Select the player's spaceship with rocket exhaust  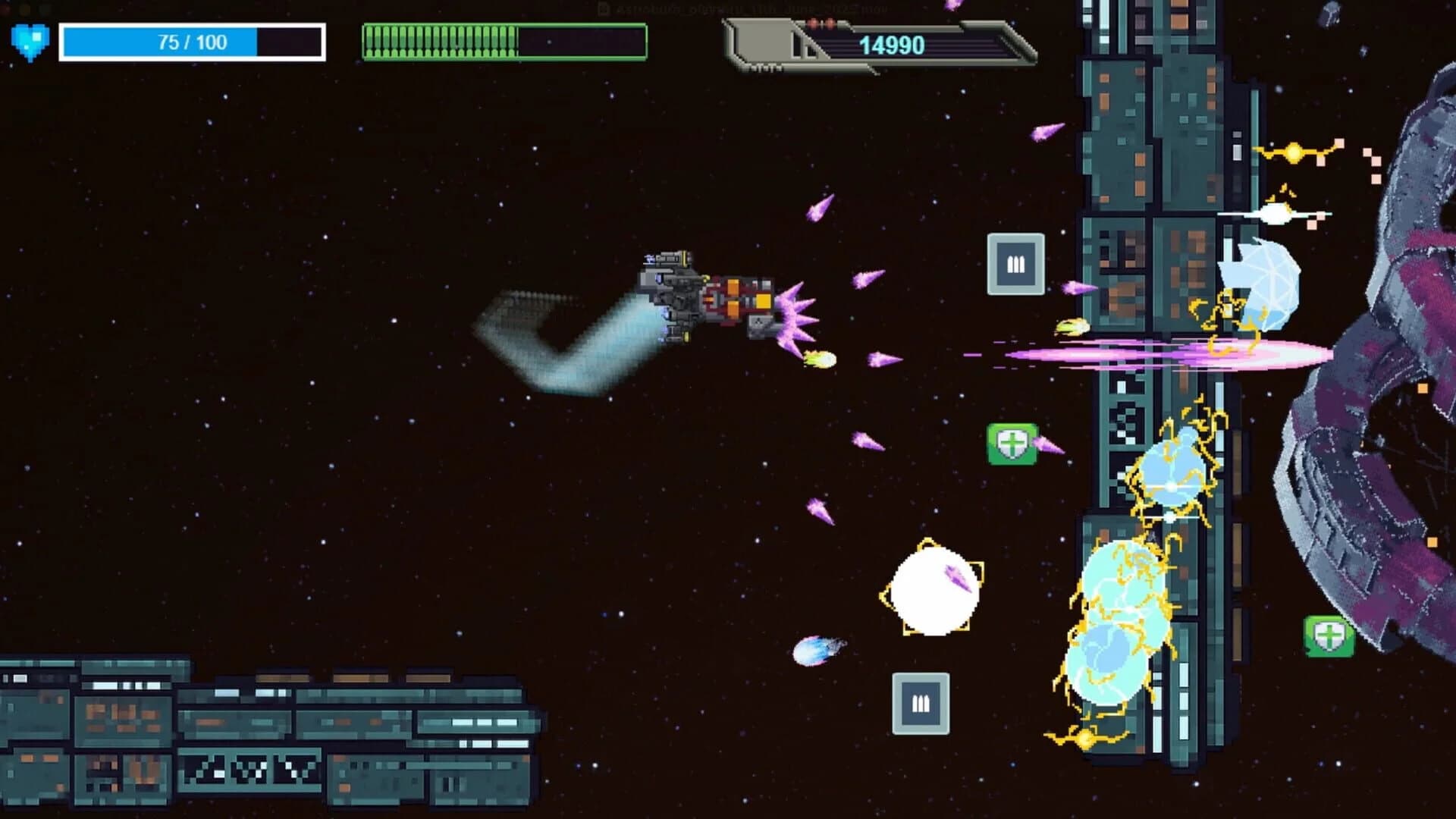[x=705, y=300]
